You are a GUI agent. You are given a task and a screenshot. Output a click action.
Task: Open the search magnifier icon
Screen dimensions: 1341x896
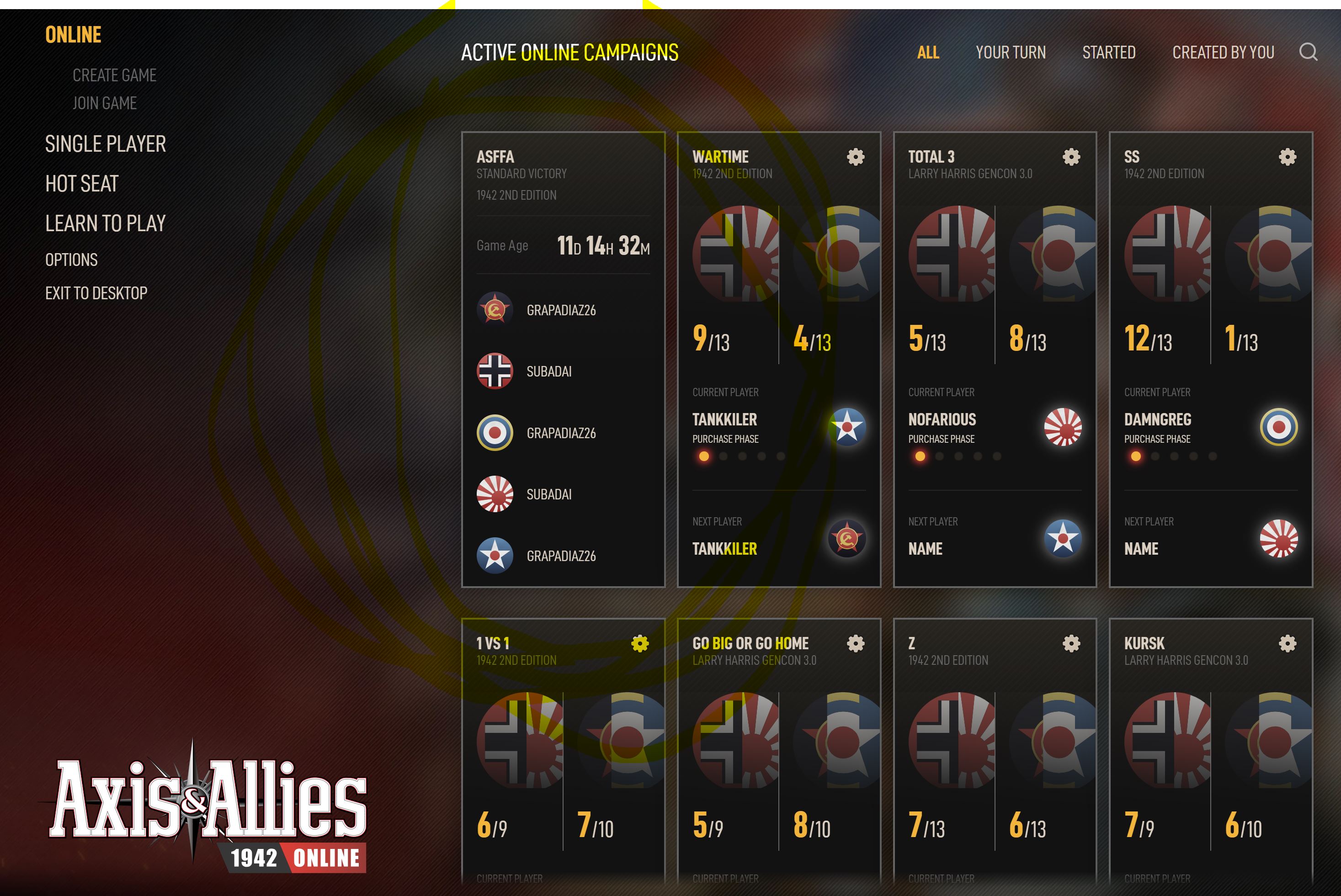tap(1309, 53)
